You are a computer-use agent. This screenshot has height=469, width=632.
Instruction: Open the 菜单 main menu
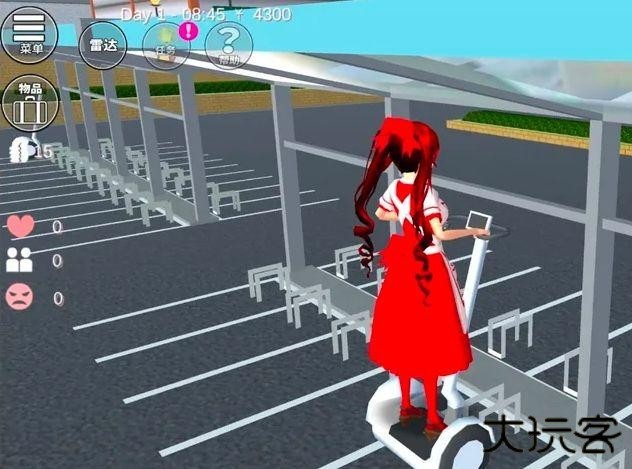pos(30,33)
